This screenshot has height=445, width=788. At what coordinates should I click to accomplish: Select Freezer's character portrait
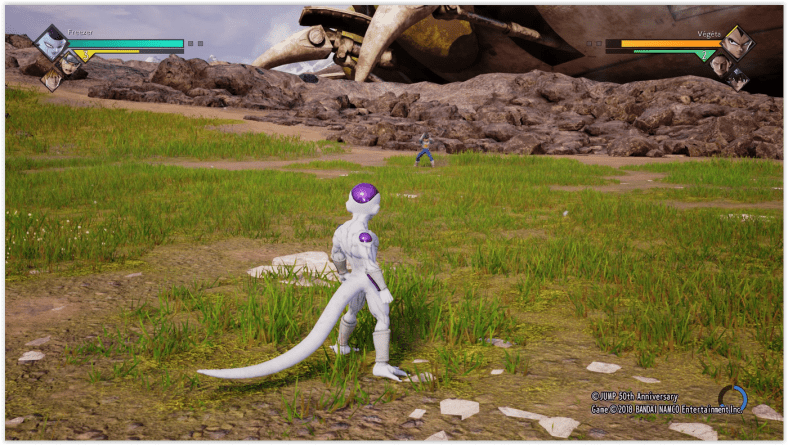pos(50,43)
